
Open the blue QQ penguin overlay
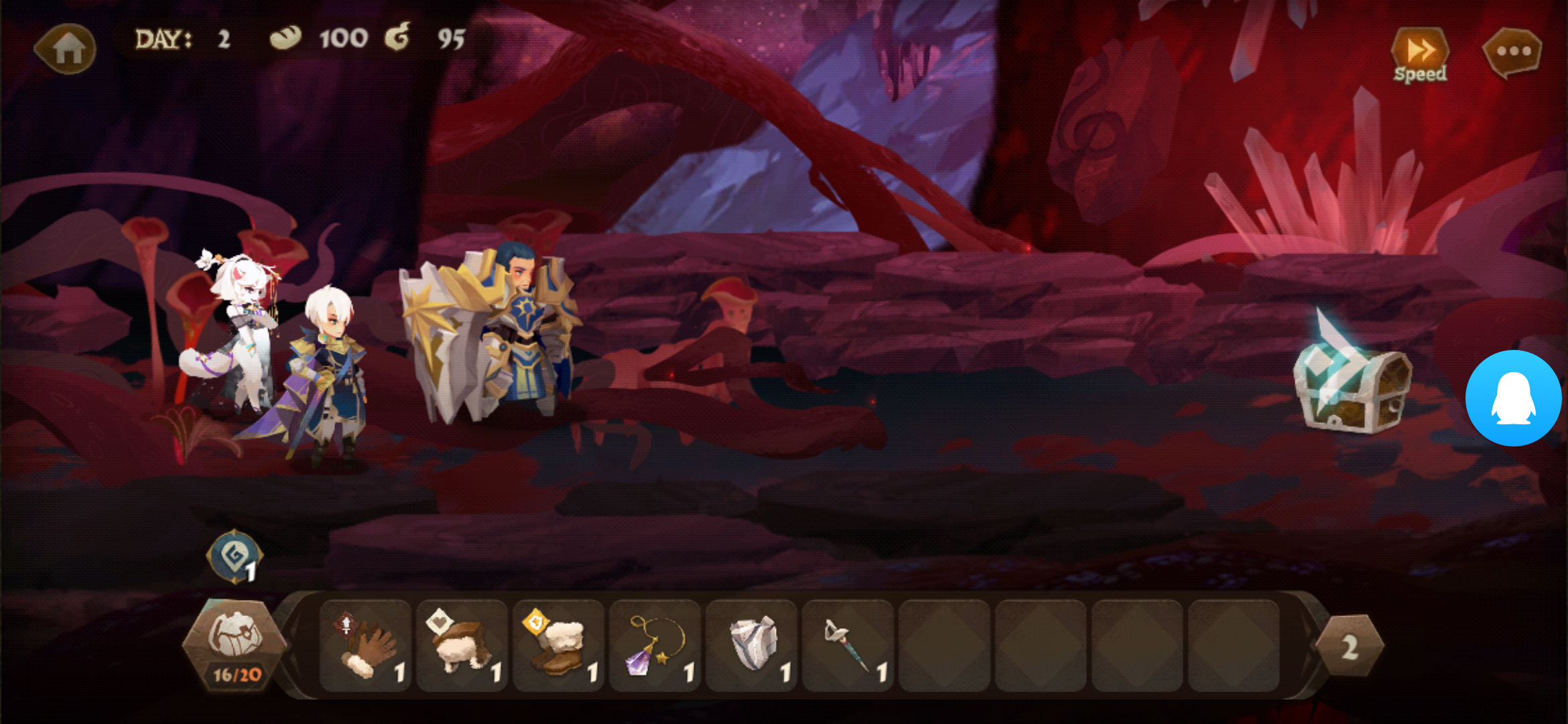[1513, 398]
